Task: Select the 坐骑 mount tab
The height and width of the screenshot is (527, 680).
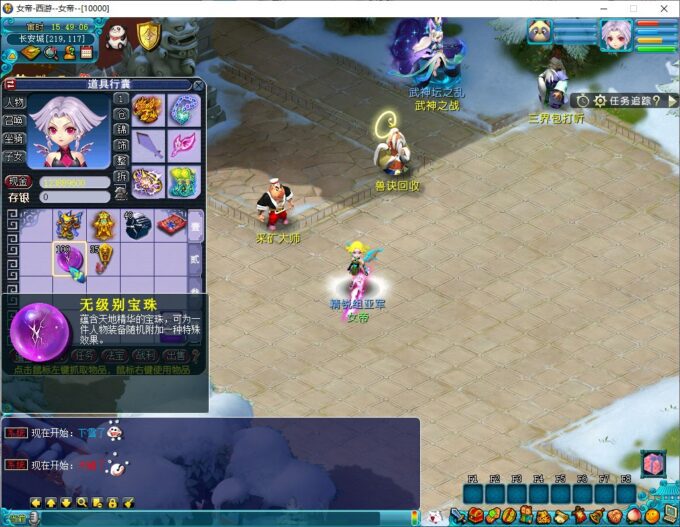Action: (x=14, y=139)
